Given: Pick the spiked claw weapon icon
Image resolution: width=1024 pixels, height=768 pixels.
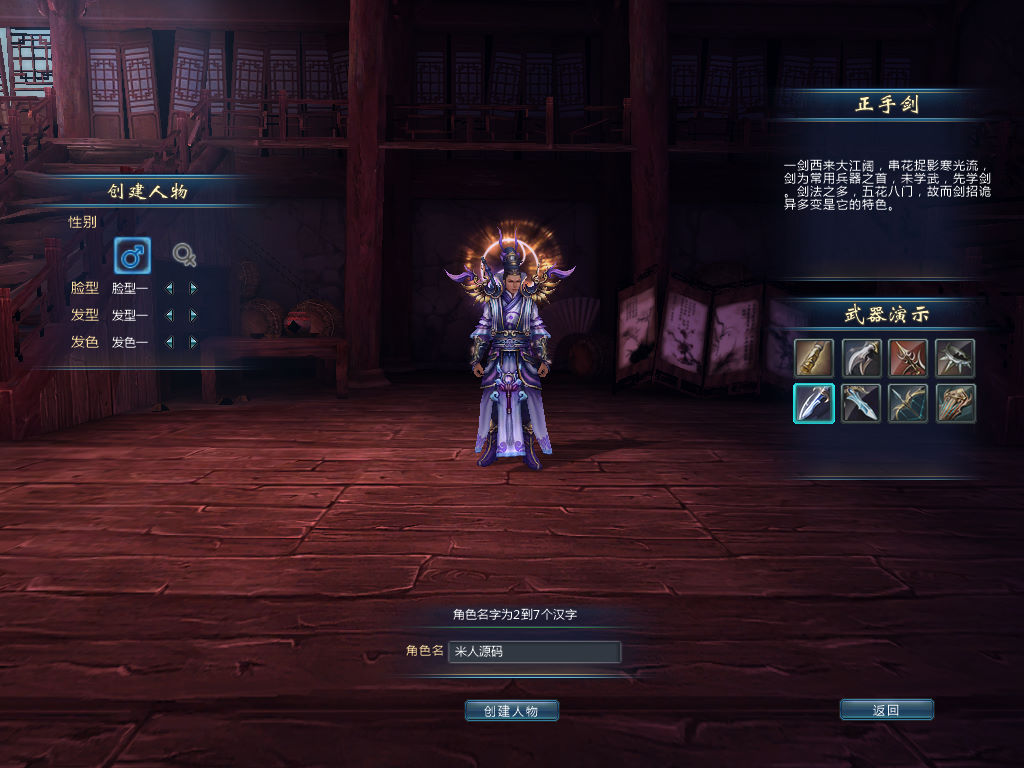Looking at the screenshot, I should 955,358.
